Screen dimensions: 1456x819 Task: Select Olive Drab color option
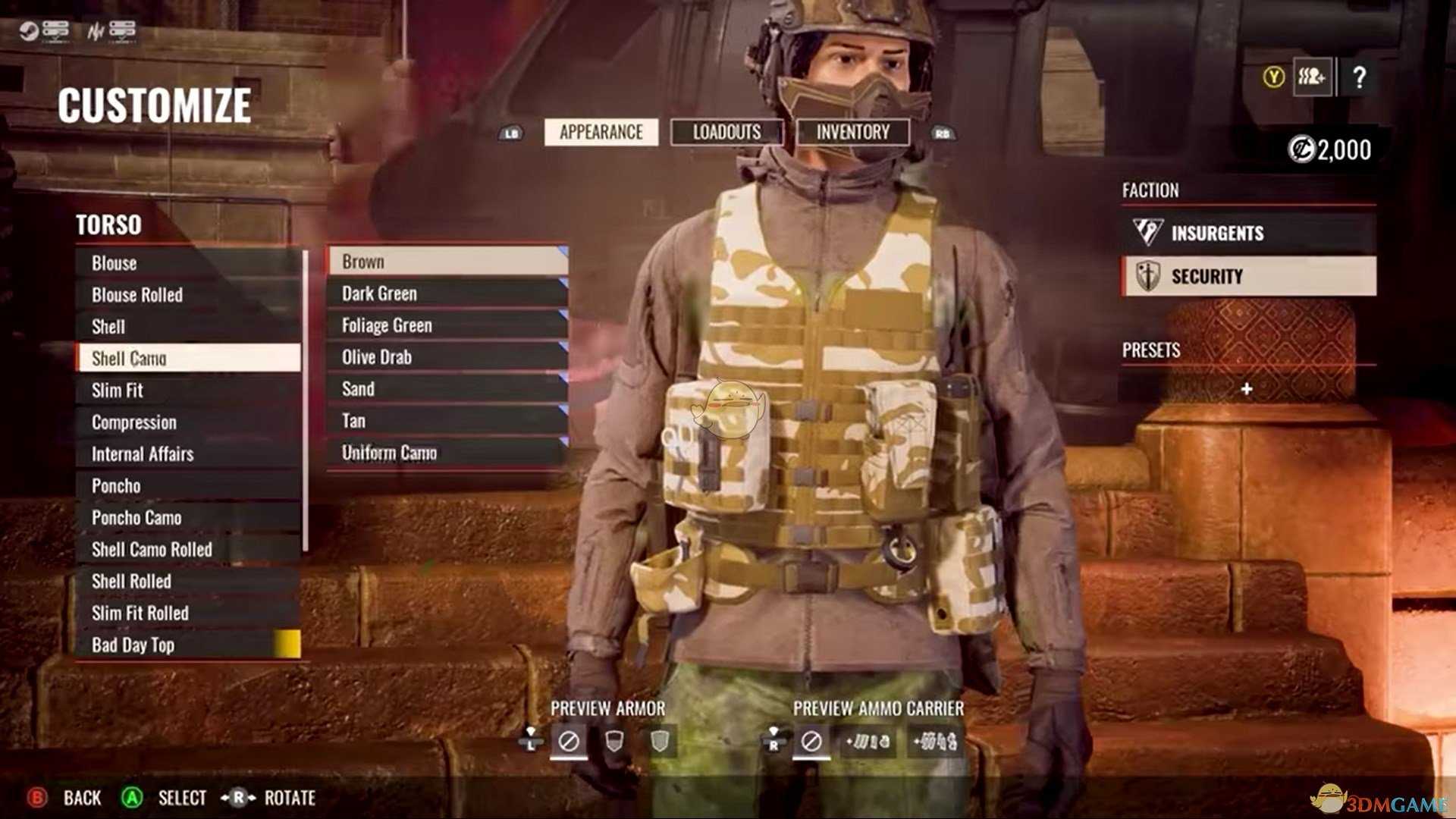point(447,357)
